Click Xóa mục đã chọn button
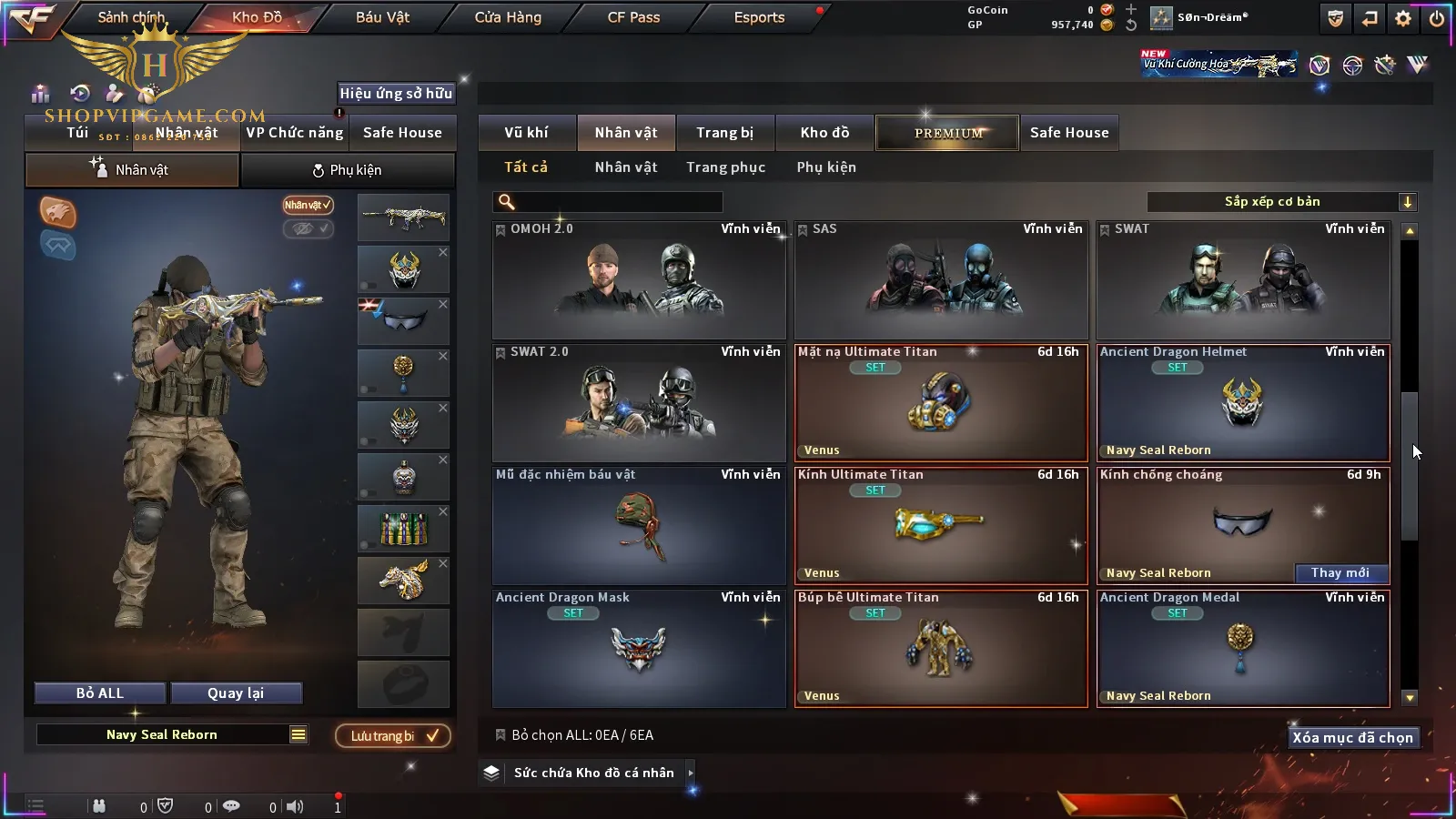Image resolution: width=1456 pixels, height=819 pixels. 1352,738
